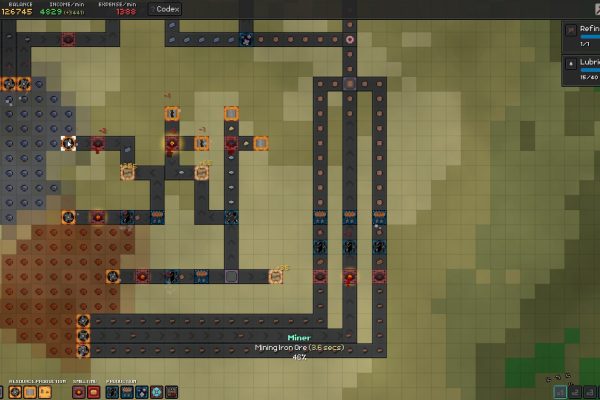600x400 pixels.
Task: Select the first Resource Production building icon
Action: pos(15,392)
